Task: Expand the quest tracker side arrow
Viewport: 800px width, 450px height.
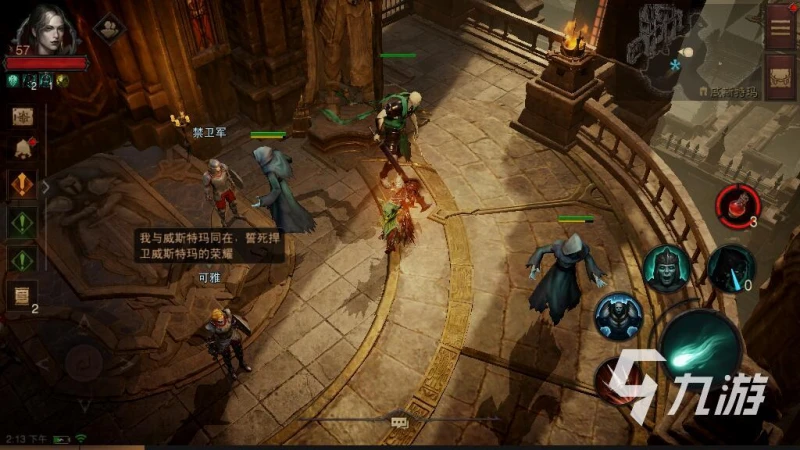Action: pyautogui.click(x=45, y=186)
